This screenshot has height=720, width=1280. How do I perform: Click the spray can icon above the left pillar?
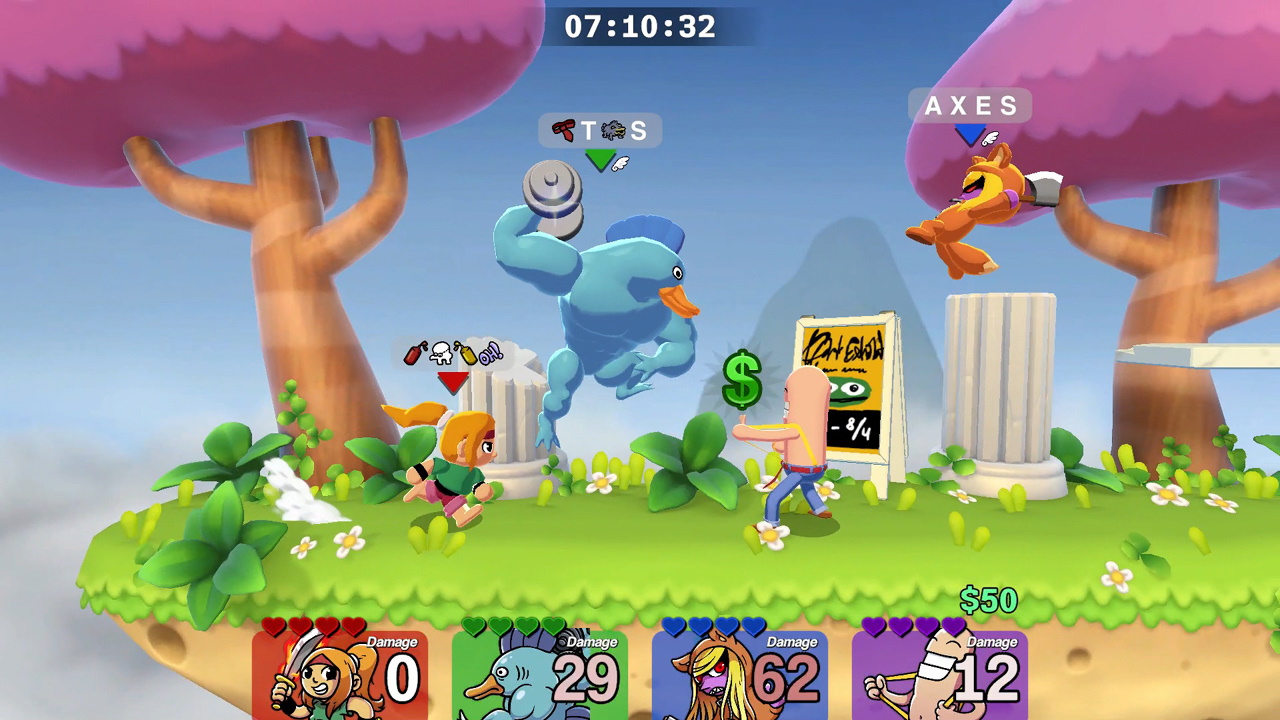(412, 354)
